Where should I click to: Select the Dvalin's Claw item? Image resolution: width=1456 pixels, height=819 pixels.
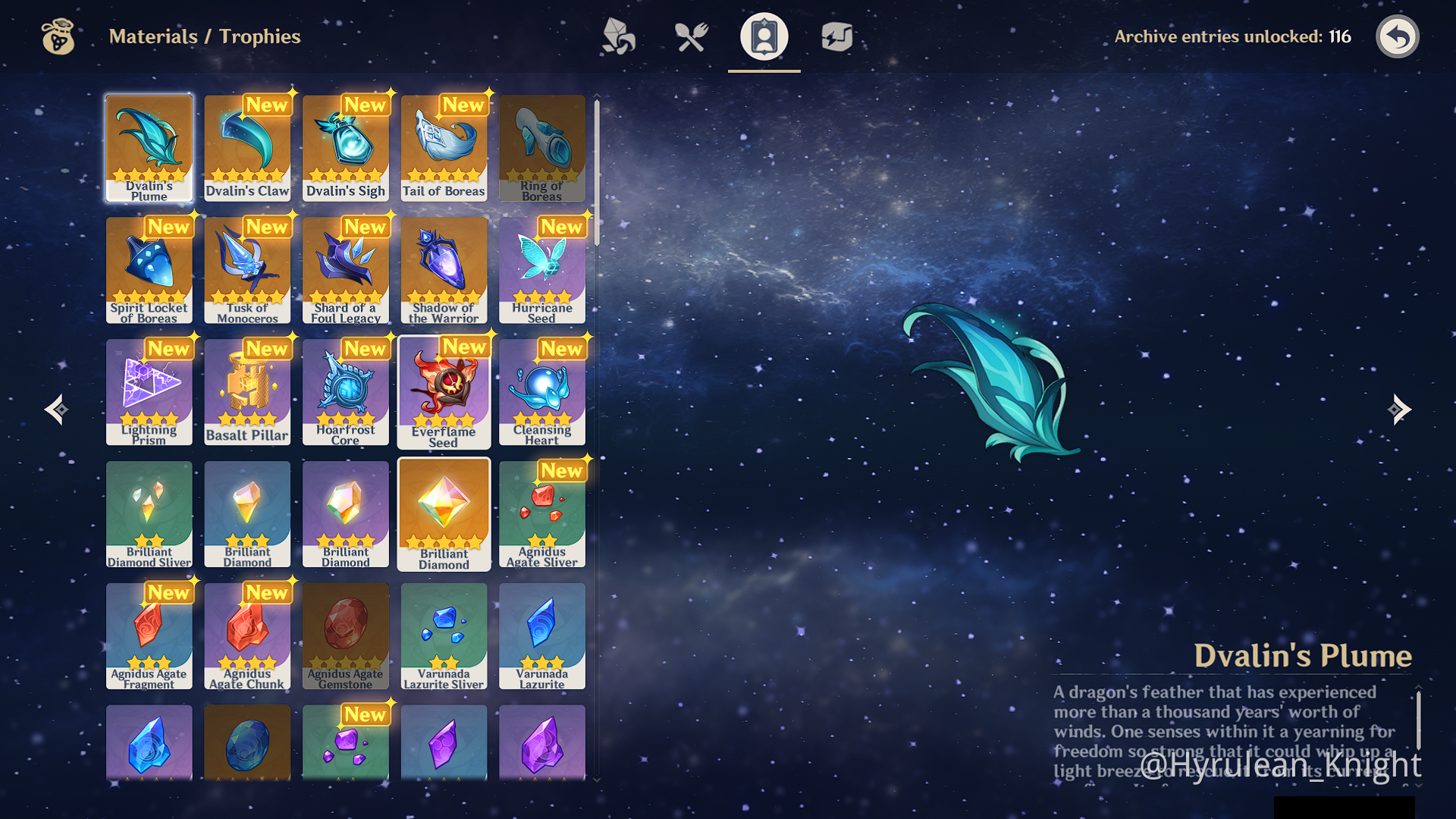(247, 148)
